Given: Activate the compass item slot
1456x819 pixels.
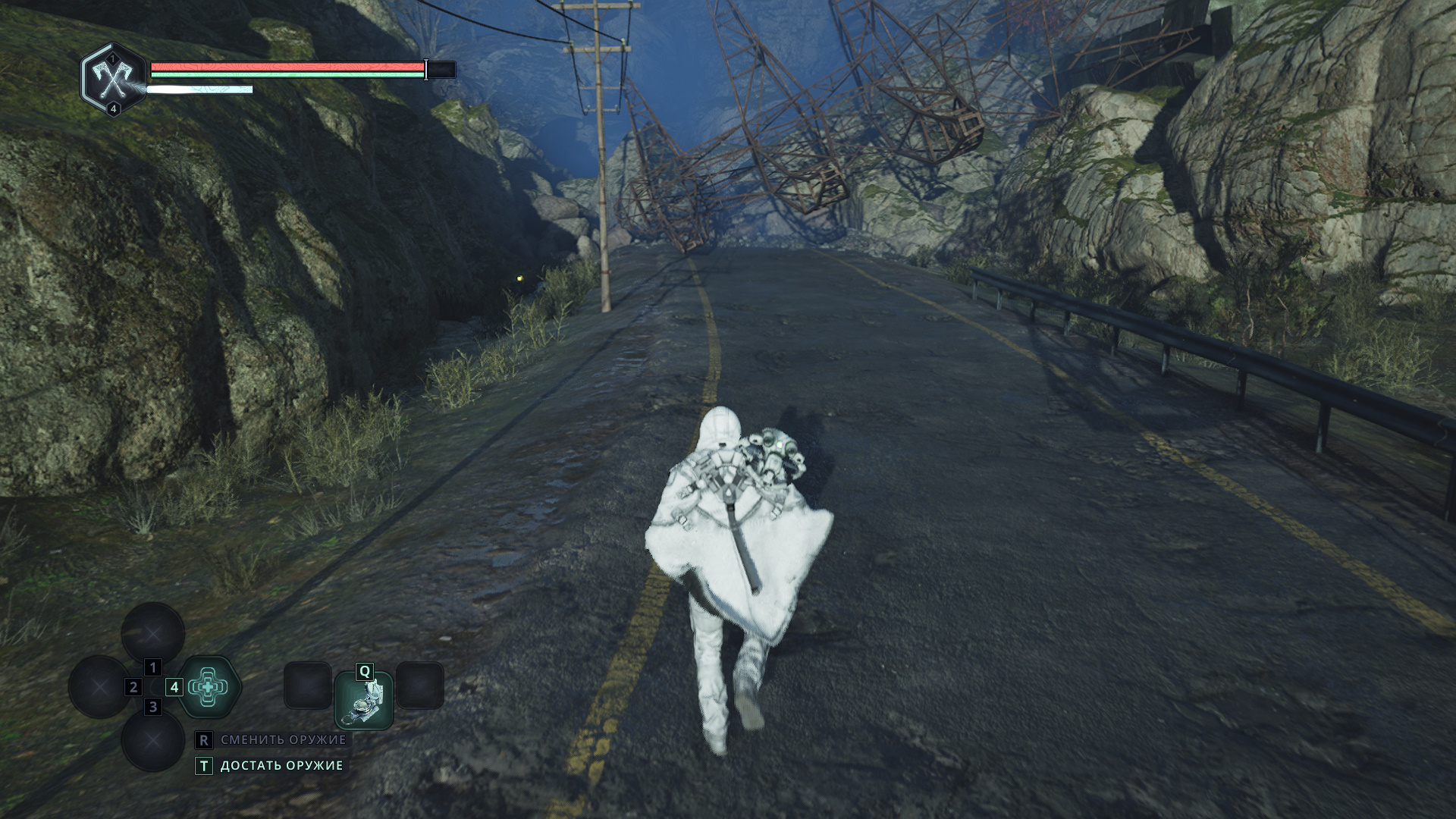Looking at the screenshot, I should click(365, 701).
